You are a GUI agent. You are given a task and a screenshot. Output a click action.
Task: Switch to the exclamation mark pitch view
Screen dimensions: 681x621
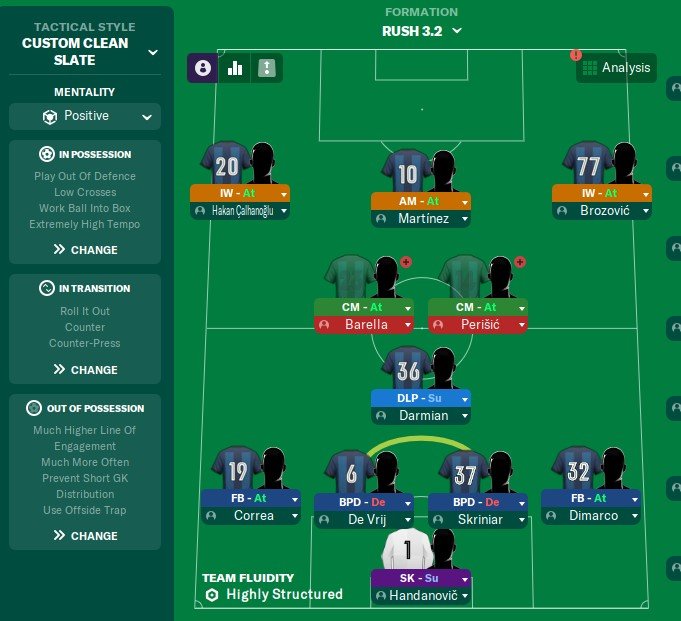click(x=267, y=68)
